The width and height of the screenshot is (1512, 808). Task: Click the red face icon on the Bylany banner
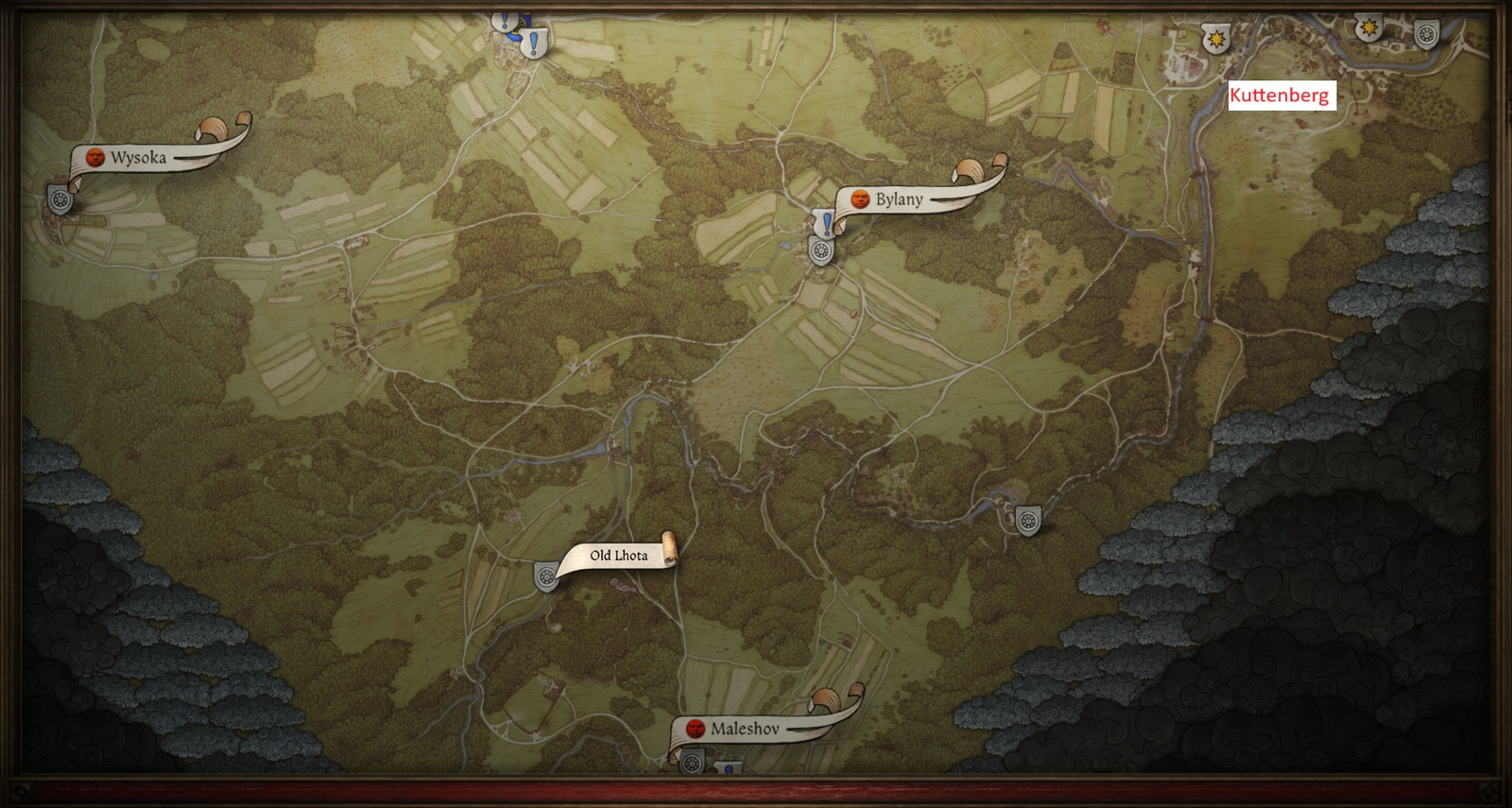pos(860,199)
